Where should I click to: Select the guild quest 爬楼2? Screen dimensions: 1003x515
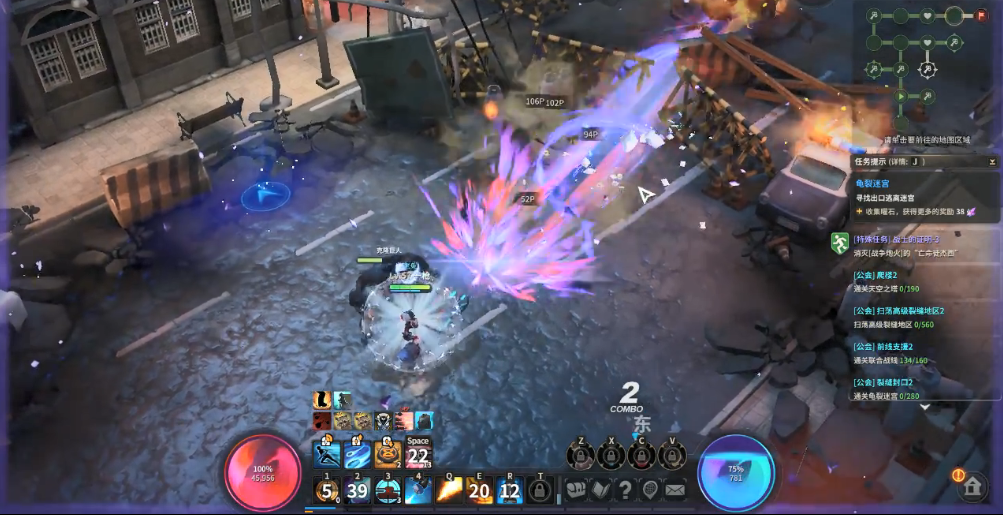coord(875,275)
